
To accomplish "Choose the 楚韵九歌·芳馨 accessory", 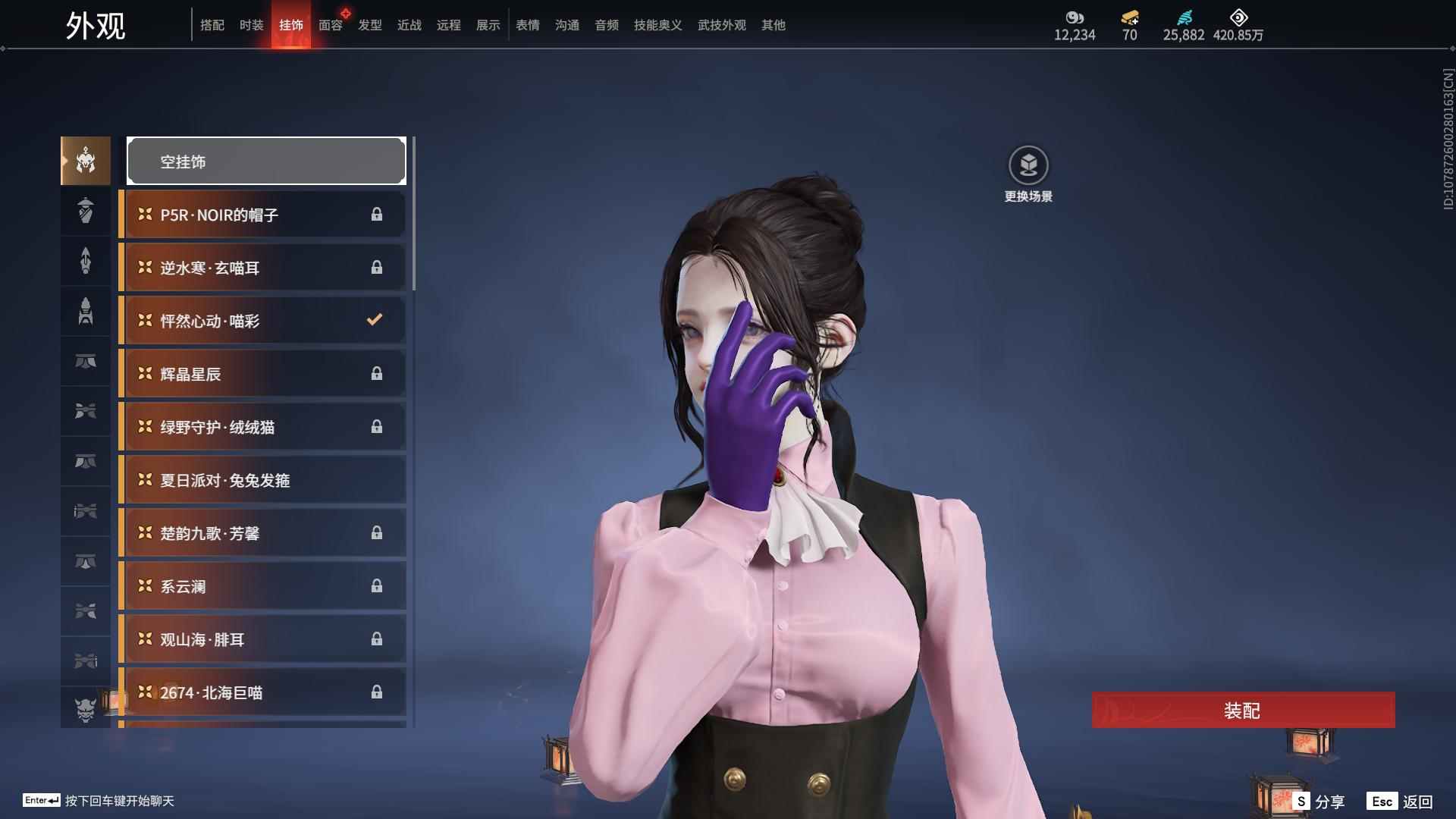I will [x=262, y=533].
